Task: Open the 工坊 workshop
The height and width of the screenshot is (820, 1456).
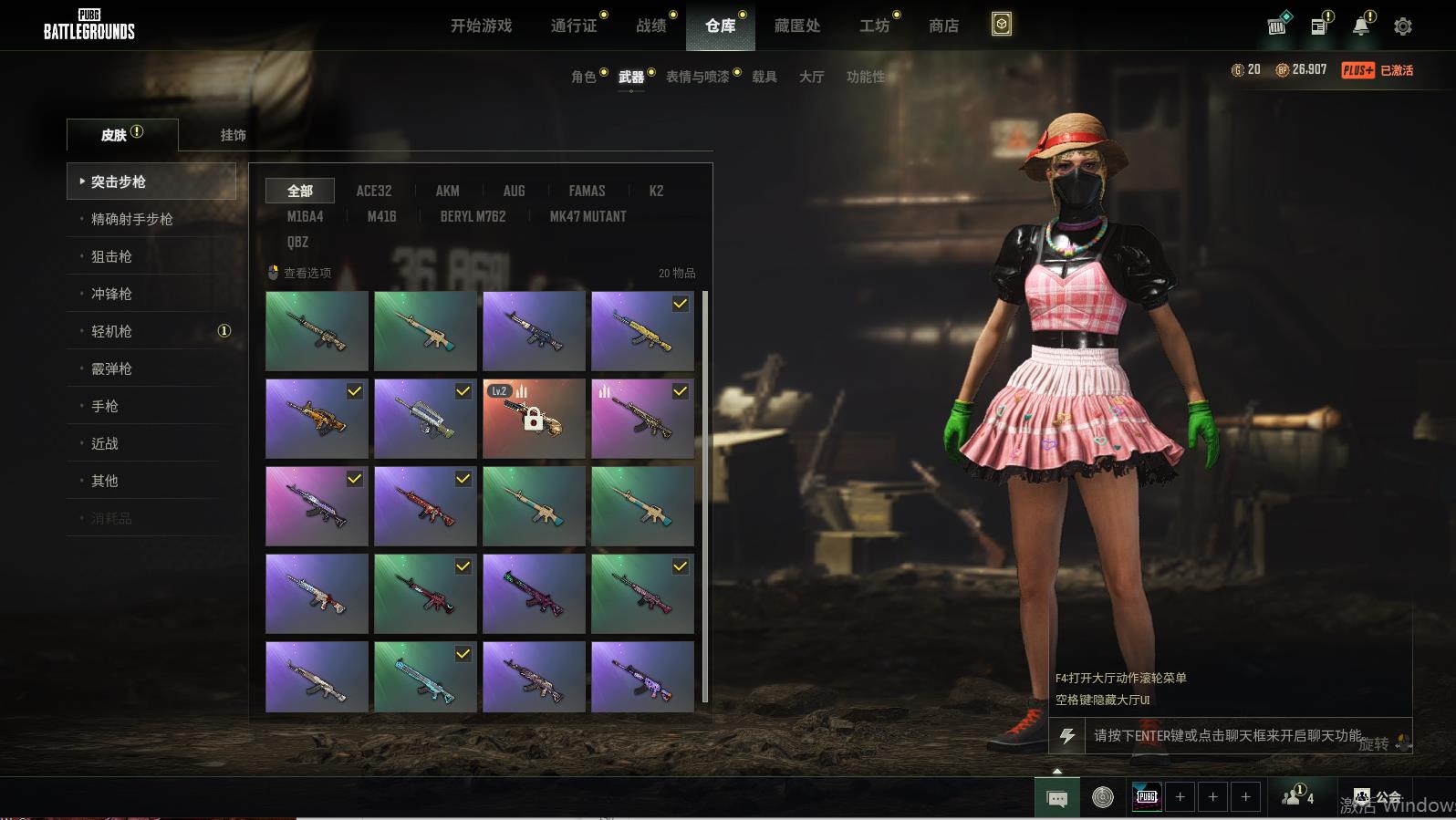Action: [x=874, y=26]
